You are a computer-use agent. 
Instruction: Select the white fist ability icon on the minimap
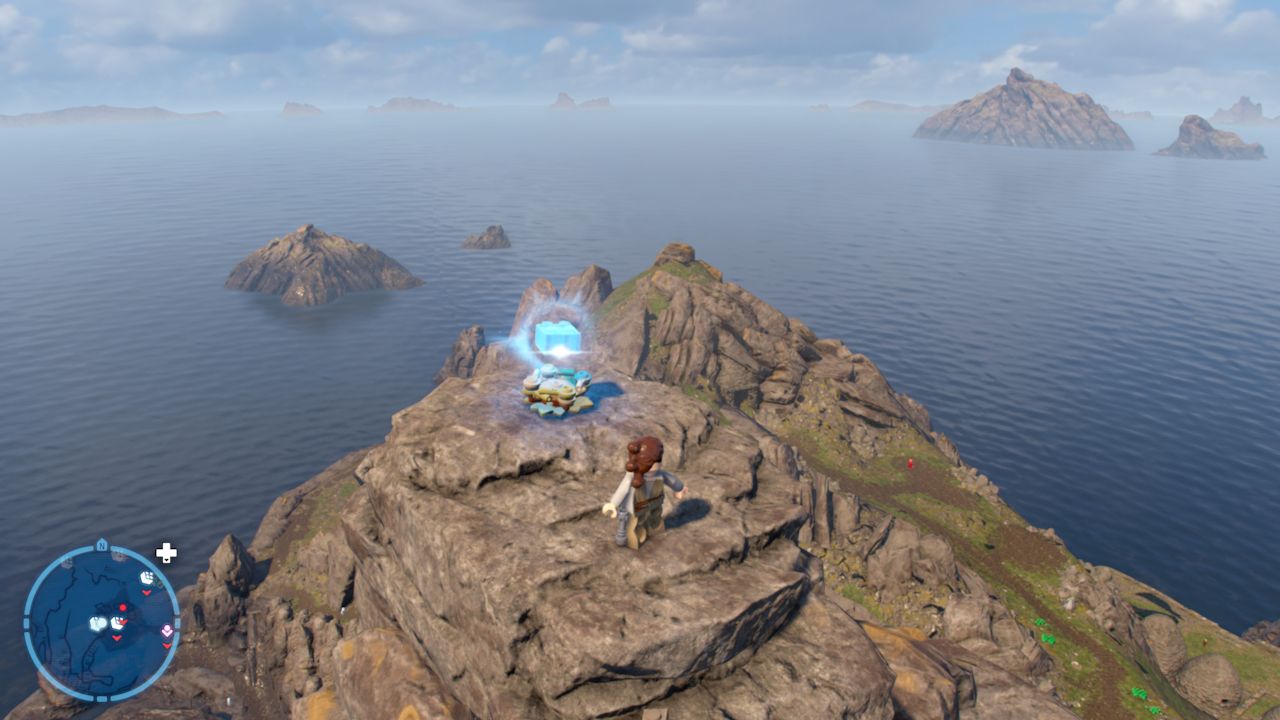point(147,577)
